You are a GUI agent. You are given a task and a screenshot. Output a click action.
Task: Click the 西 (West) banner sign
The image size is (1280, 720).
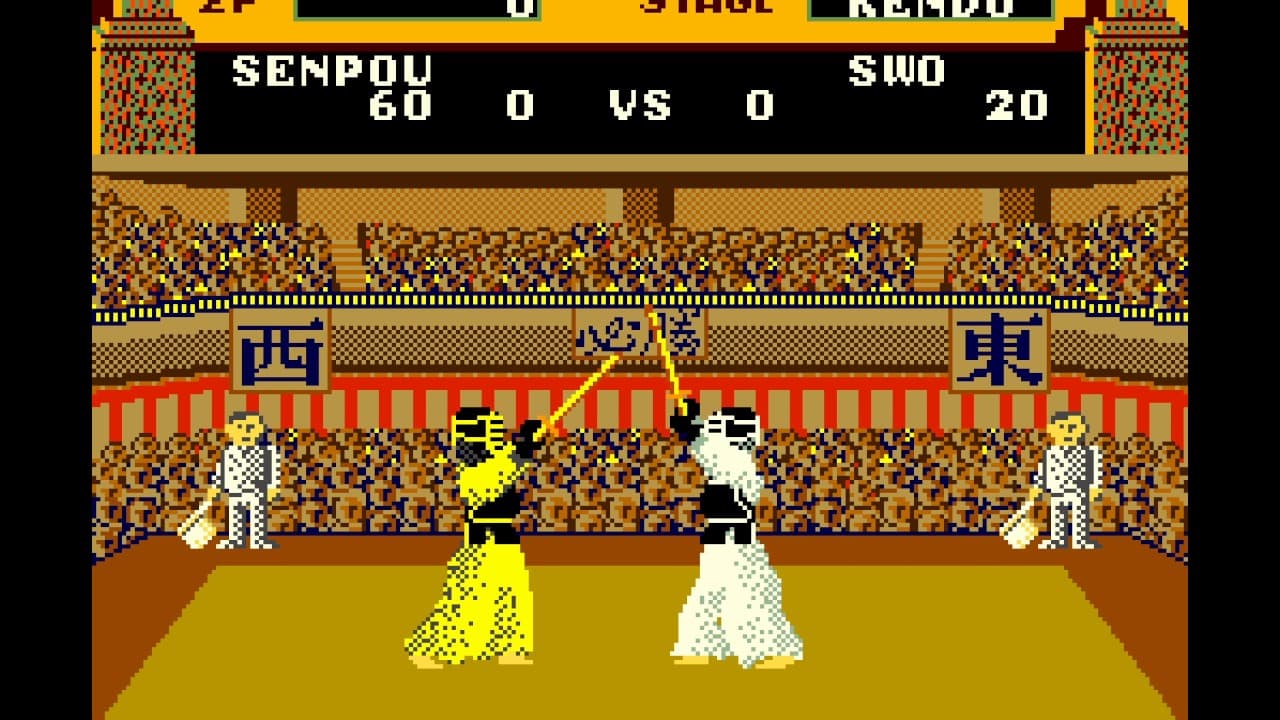[x=283, y=350]
